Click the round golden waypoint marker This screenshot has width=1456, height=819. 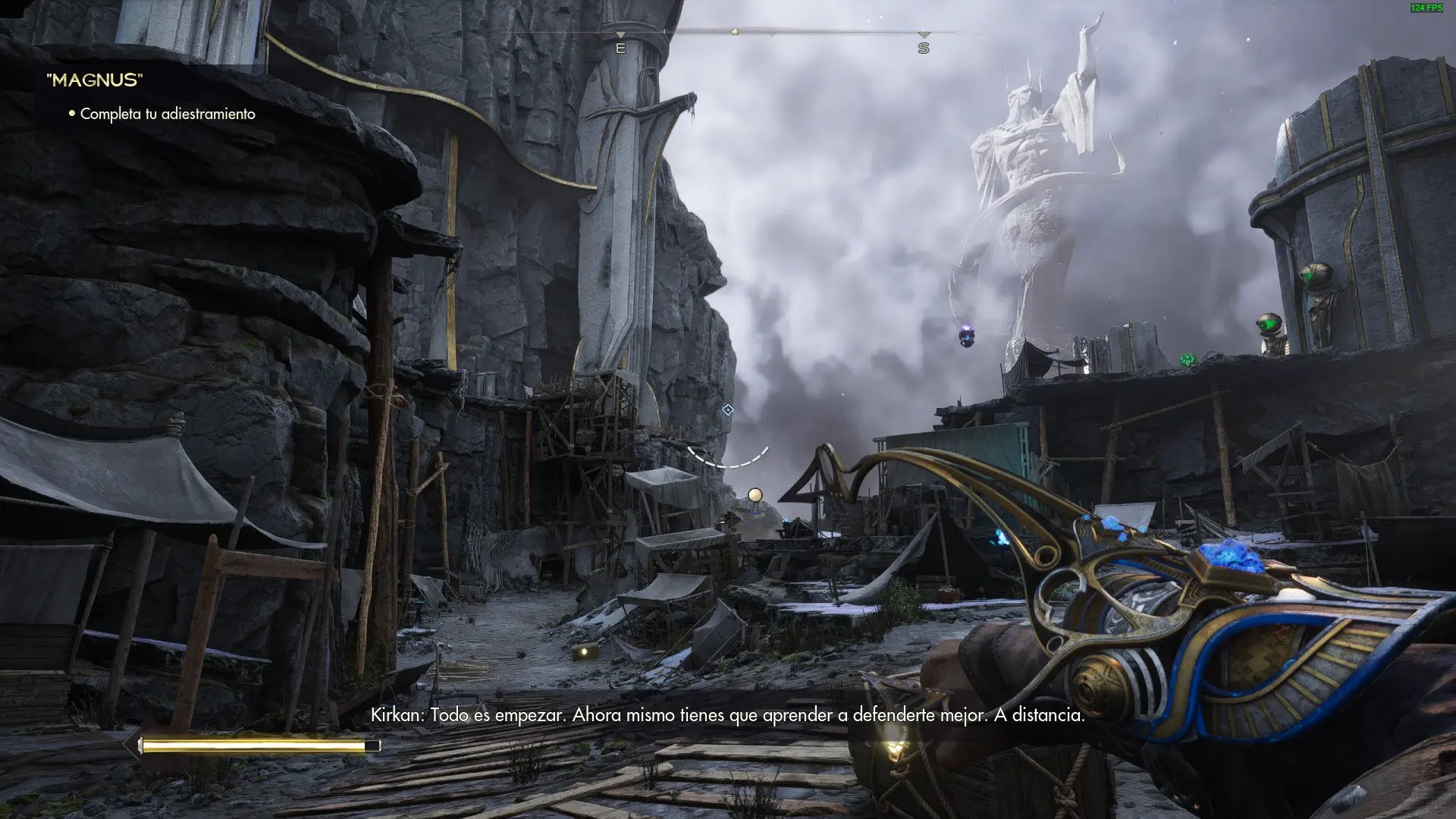click(755, 495)
